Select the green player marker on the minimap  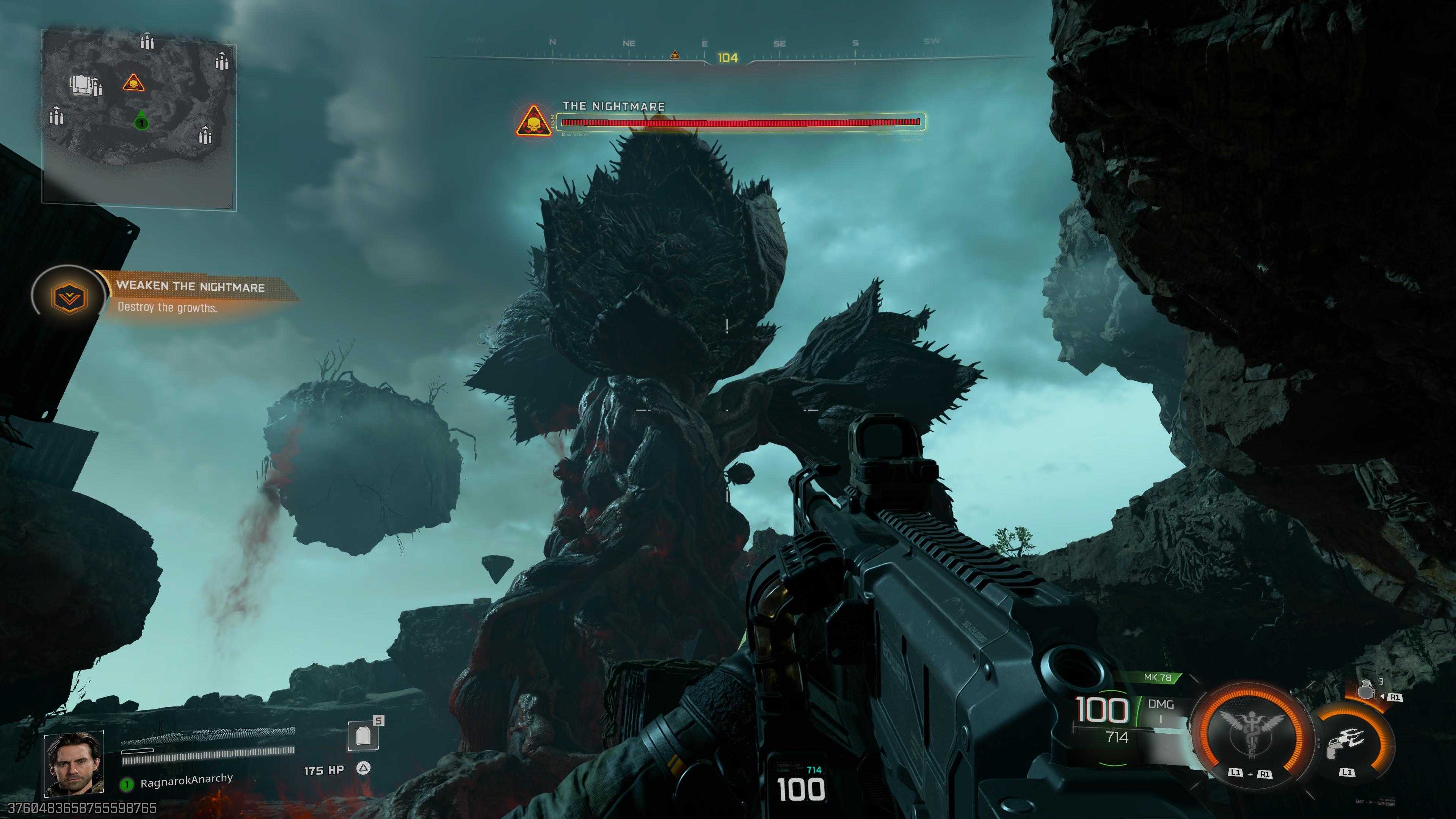pos(141,121)
